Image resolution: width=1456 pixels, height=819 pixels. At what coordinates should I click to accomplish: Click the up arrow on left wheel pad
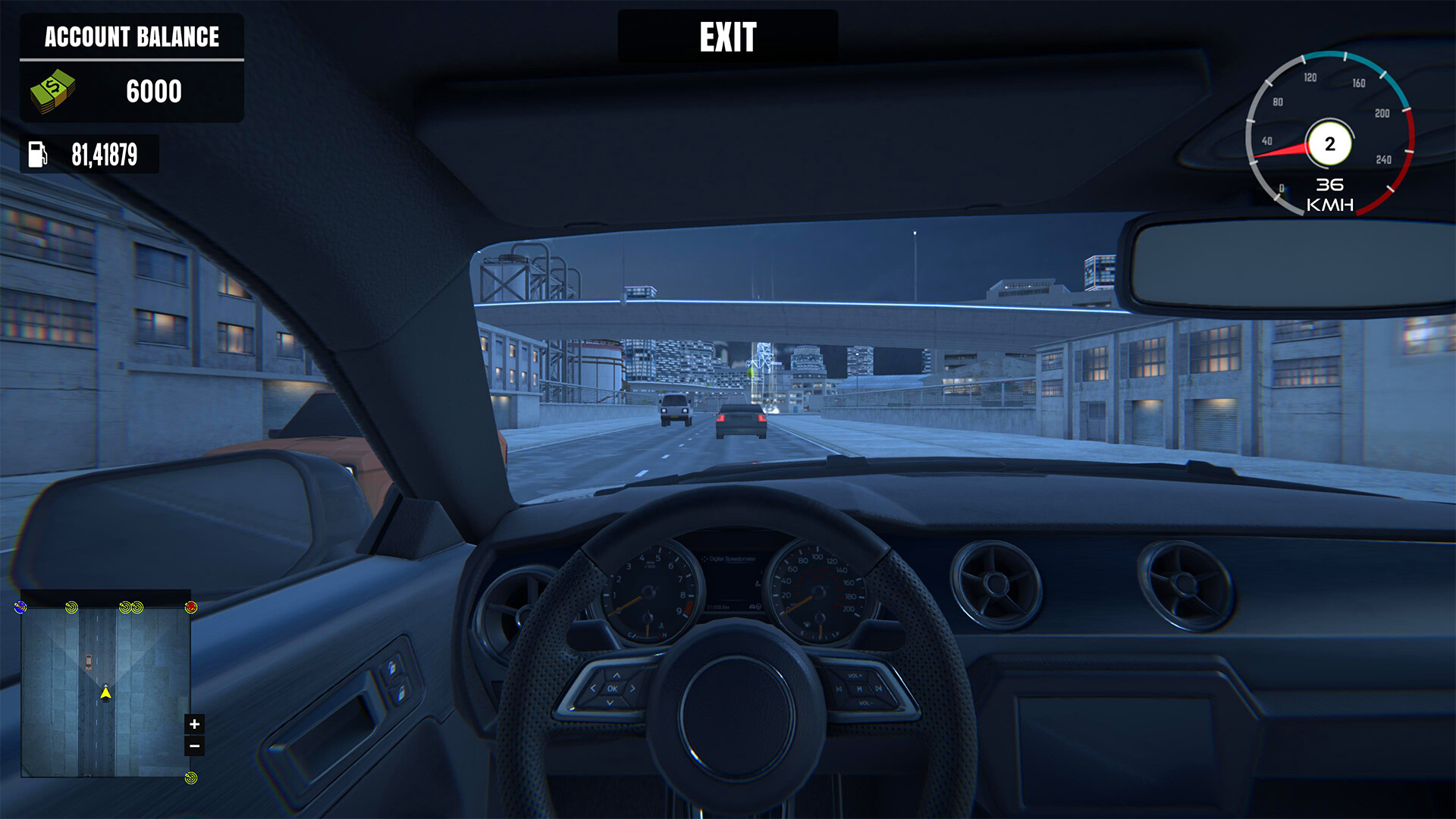616,676
